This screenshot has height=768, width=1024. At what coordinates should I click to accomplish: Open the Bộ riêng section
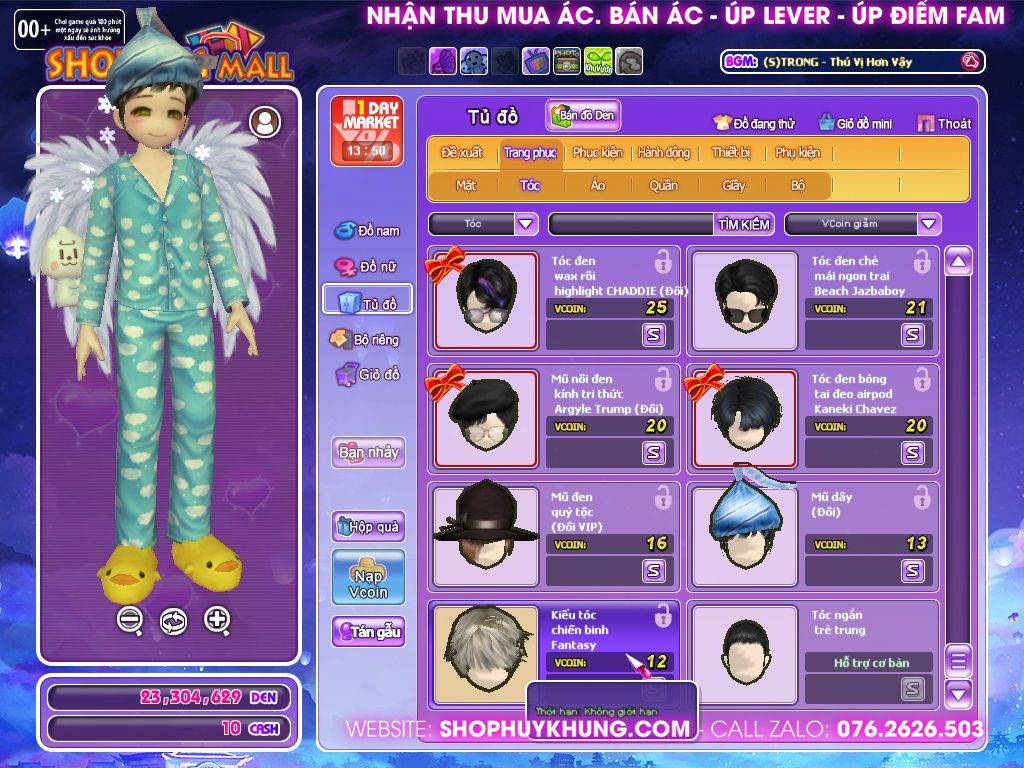[366, 339]
